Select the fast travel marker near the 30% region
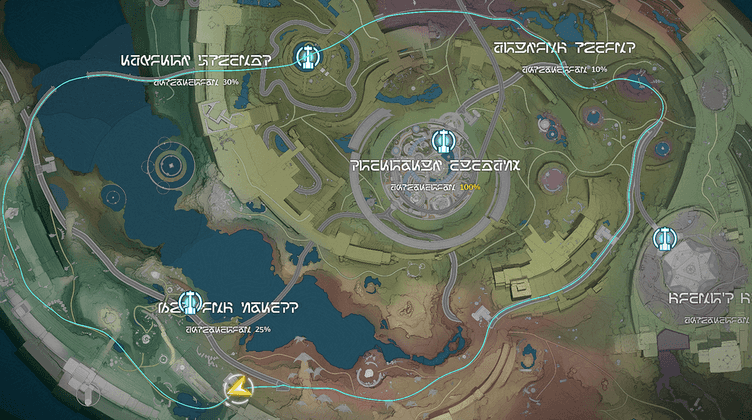752x420 pixels. (x=308, y=56)
